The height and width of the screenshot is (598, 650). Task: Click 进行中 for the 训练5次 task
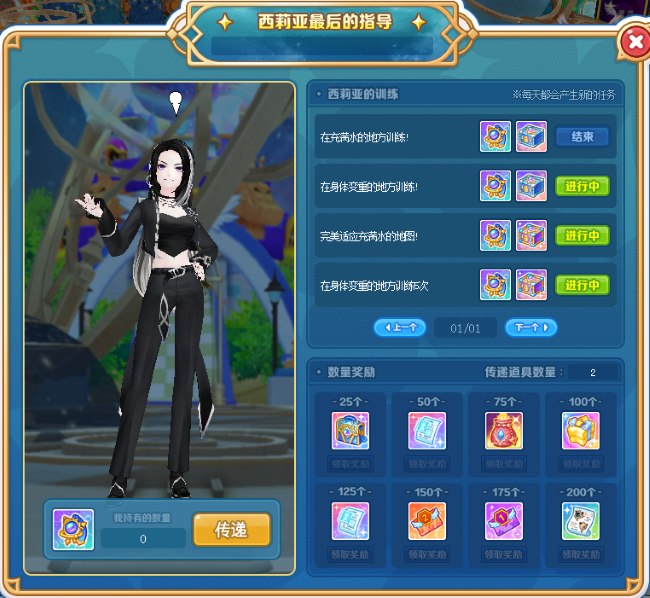click(582, 285)
